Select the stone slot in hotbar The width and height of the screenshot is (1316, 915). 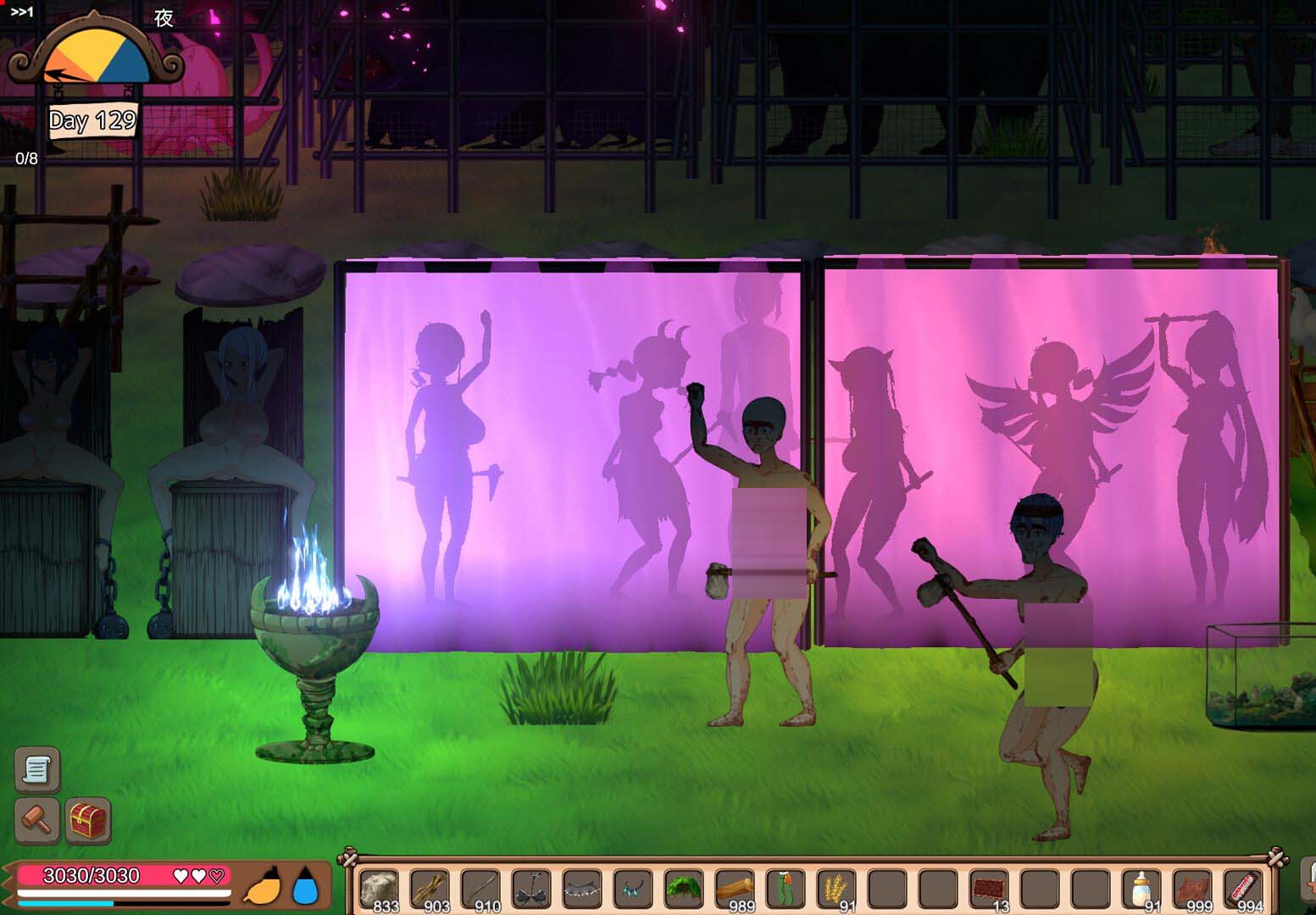tap(379, 890)
